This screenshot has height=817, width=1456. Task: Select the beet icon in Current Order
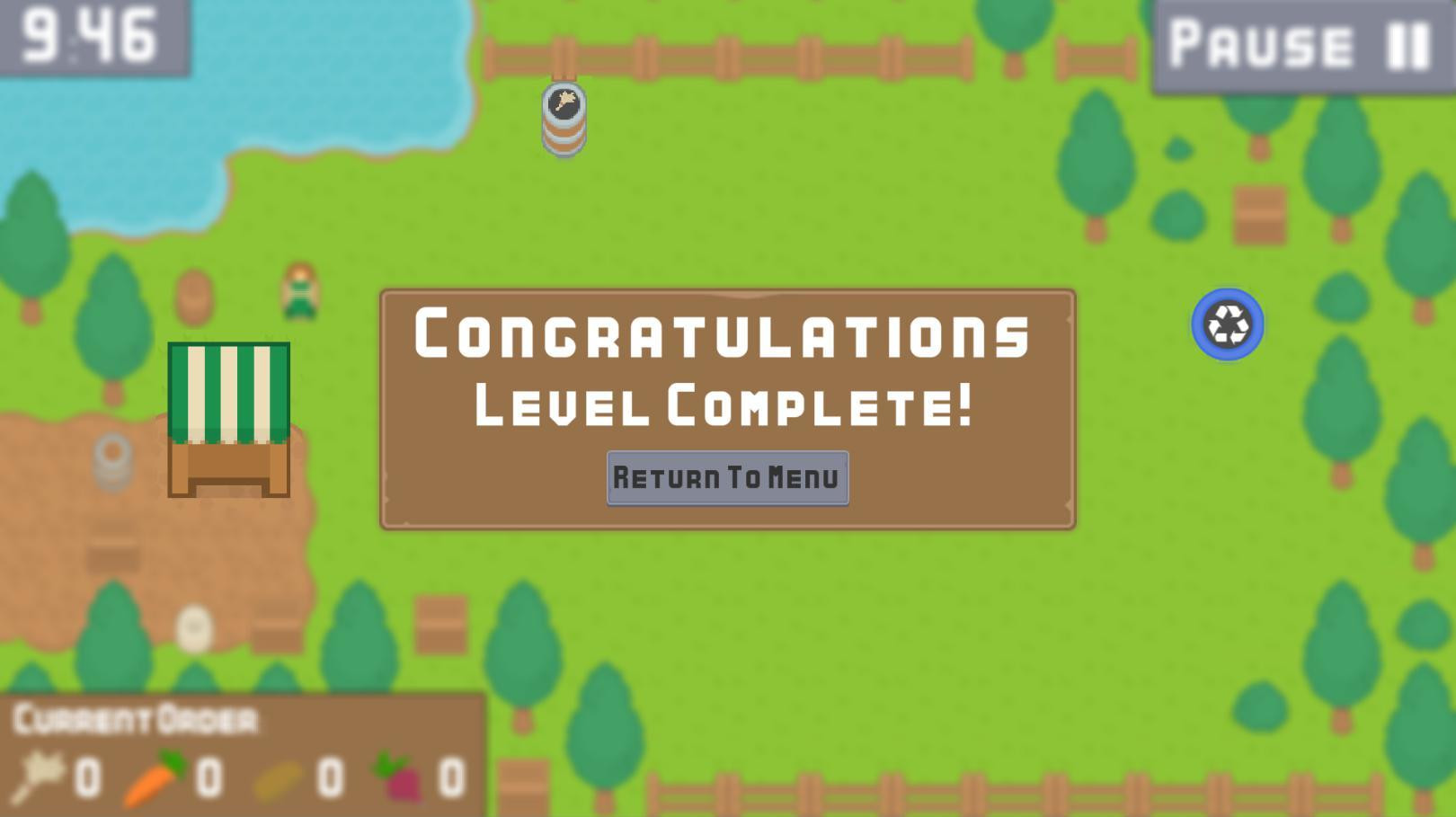tap(395, 775)
